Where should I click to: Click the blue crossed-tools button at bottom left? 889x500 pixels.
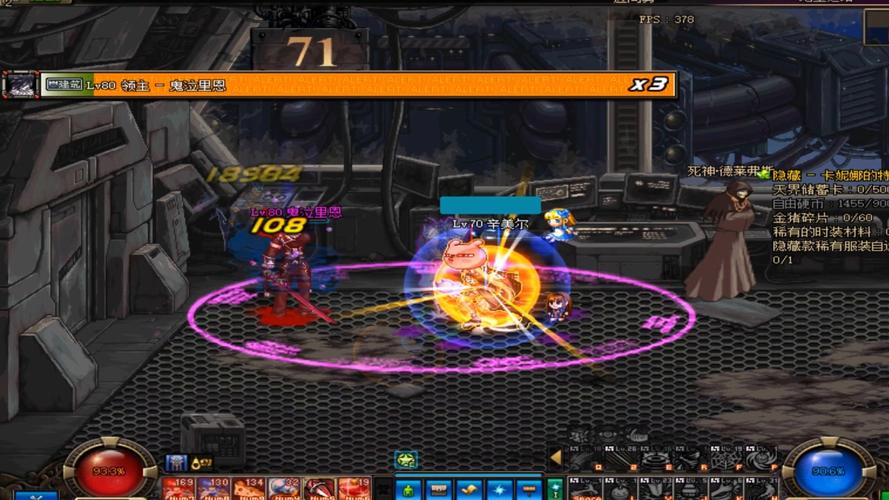click(x=38, y=496)
